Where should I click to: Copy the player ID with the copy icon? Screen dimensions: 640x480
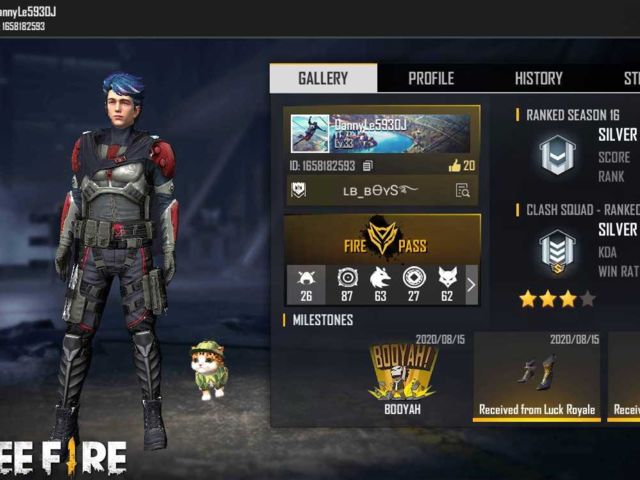[368, 165]
